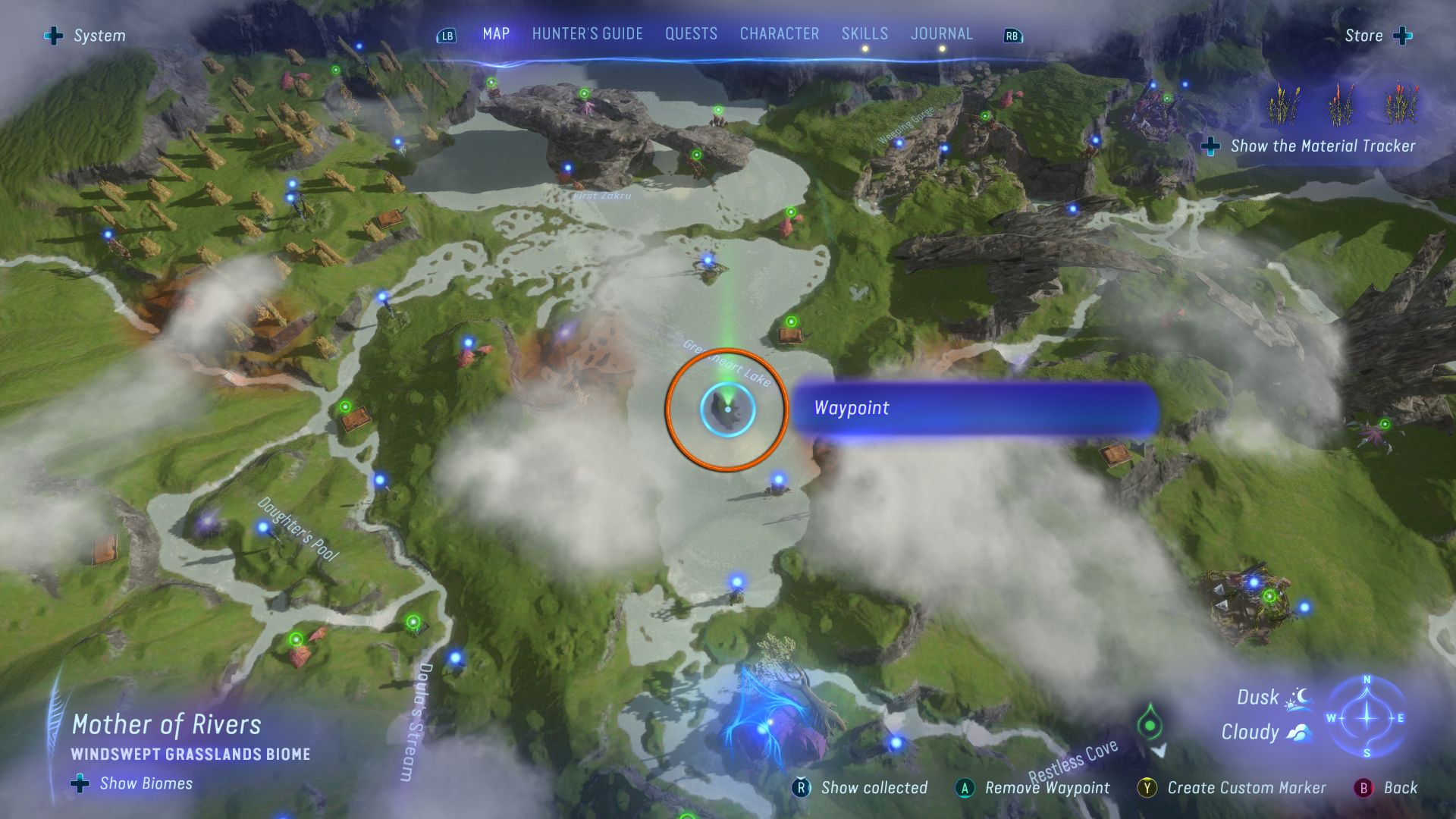
Task: Choose Create Custom Marker
Action: click(1232, 788)
